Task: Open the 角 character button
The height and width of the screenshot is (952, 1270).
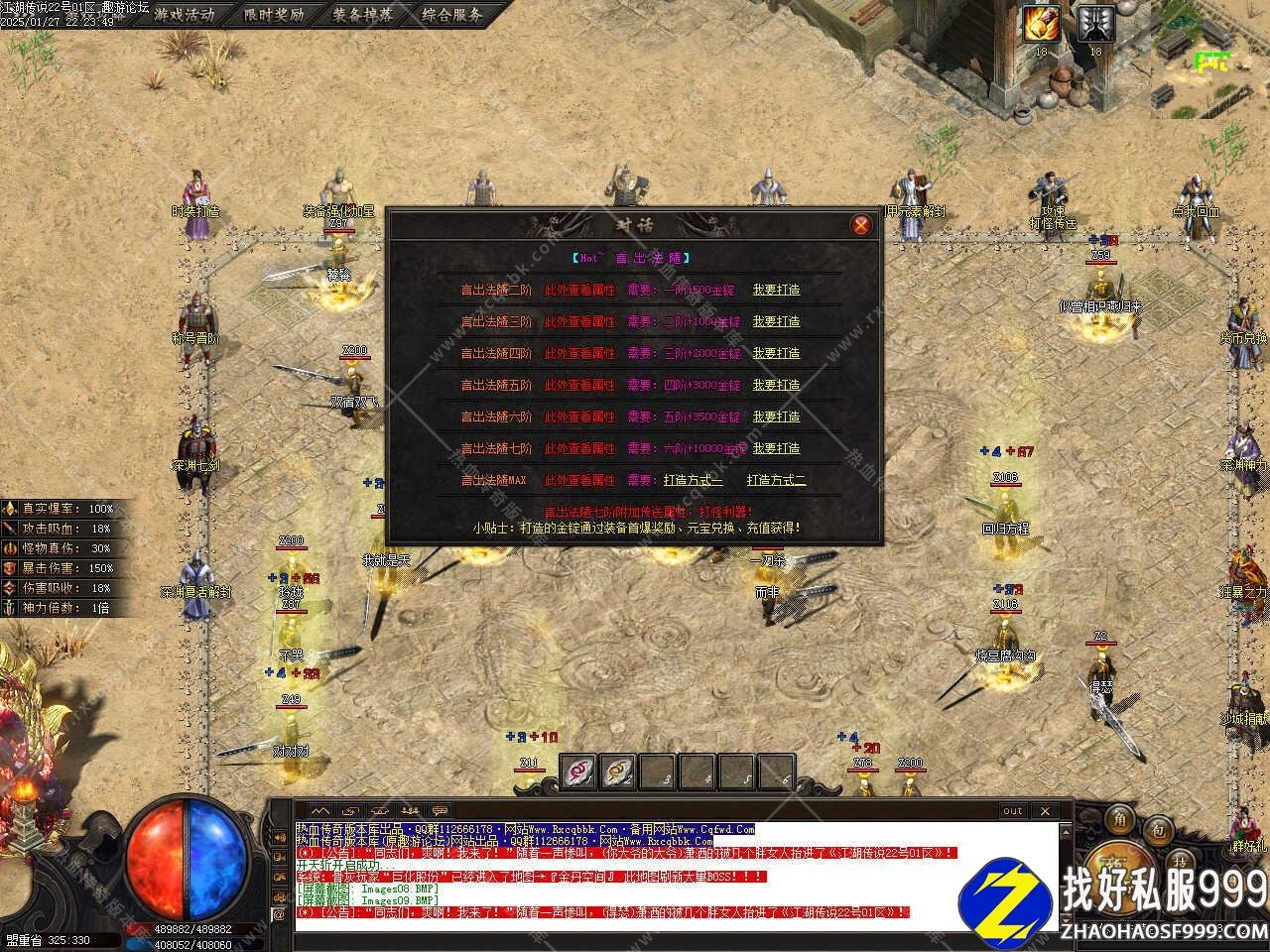Action: 1120,819
